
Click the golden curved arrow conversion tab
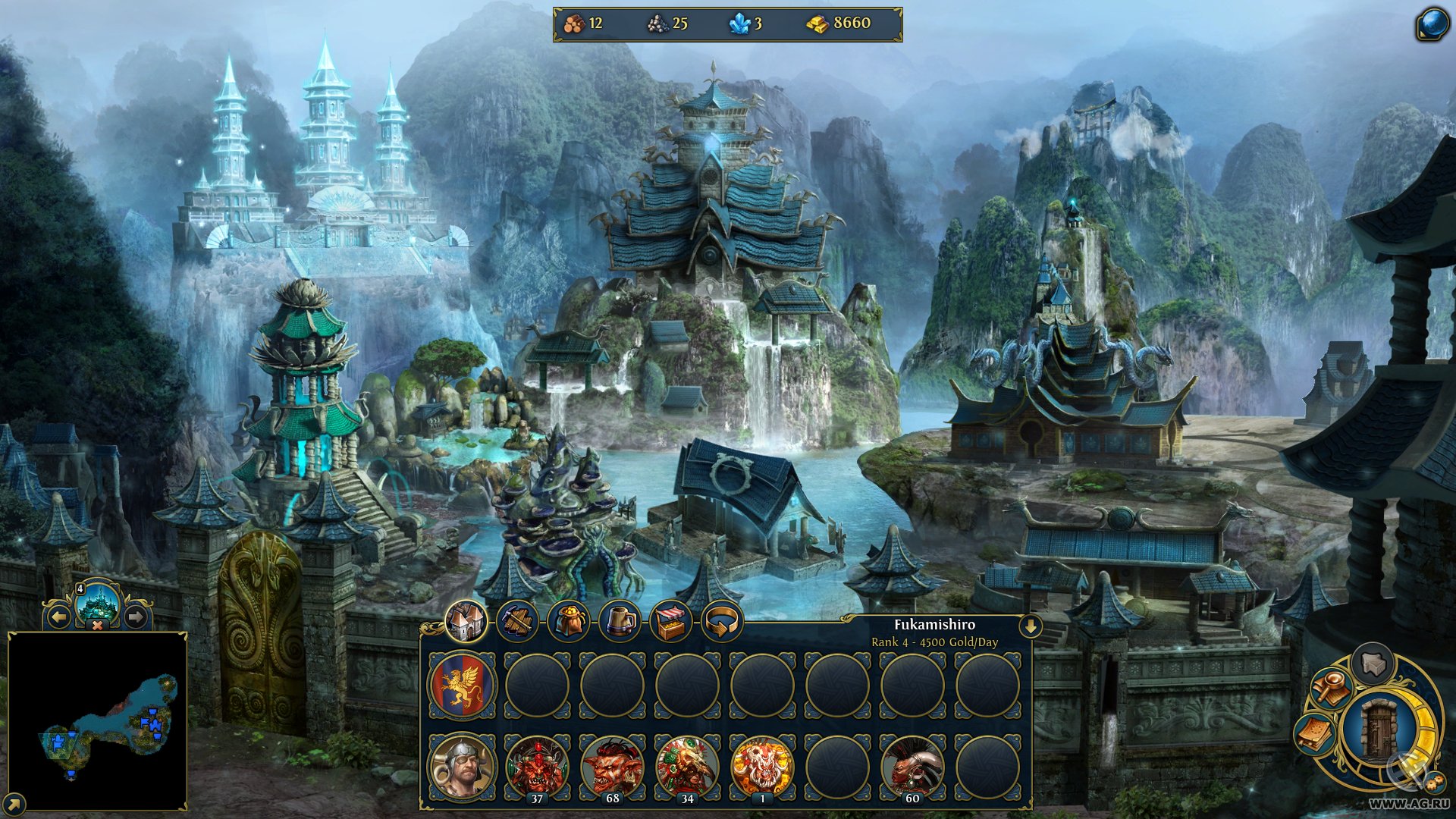click(x=722, y=622)
